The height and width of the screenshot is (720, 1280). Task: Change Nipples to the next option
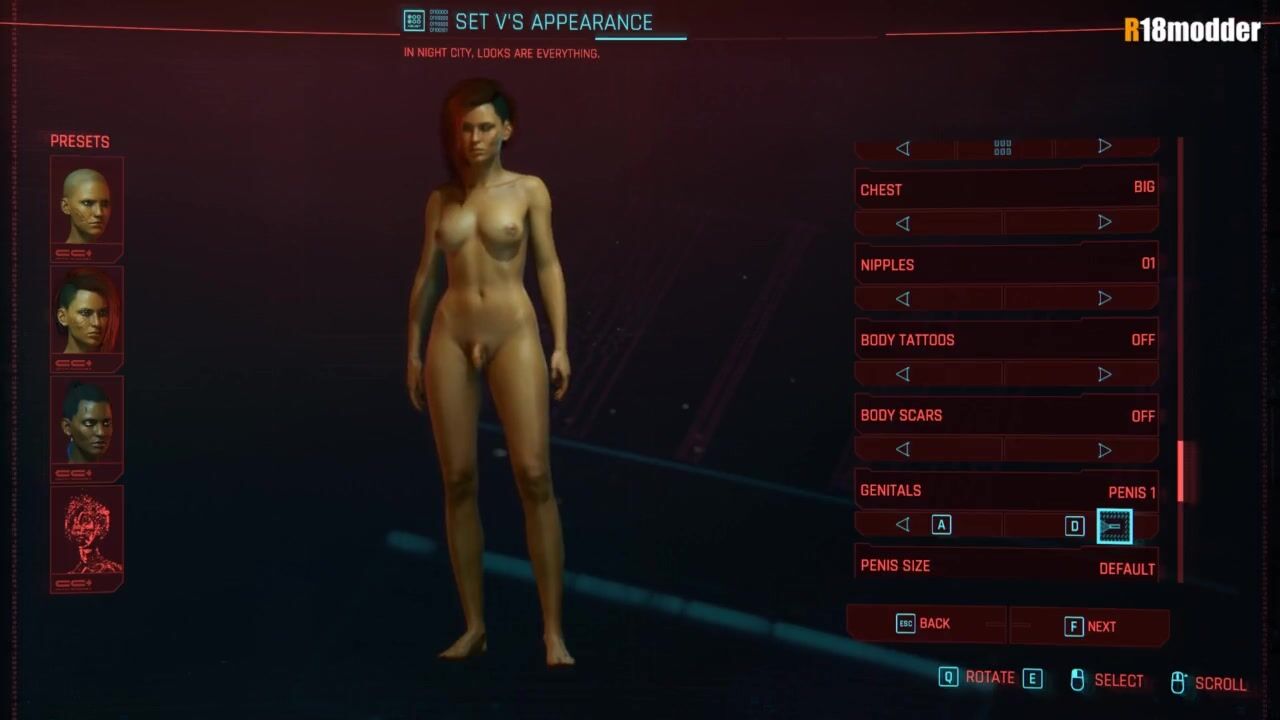coord(1105,298)
